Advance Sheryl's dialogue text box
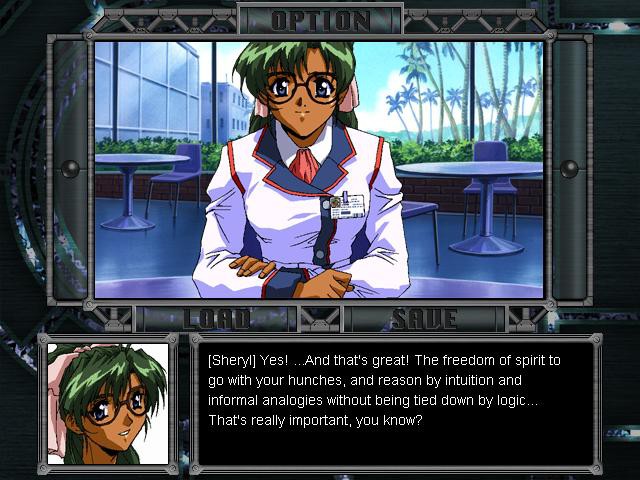 [x=395, y=402]
